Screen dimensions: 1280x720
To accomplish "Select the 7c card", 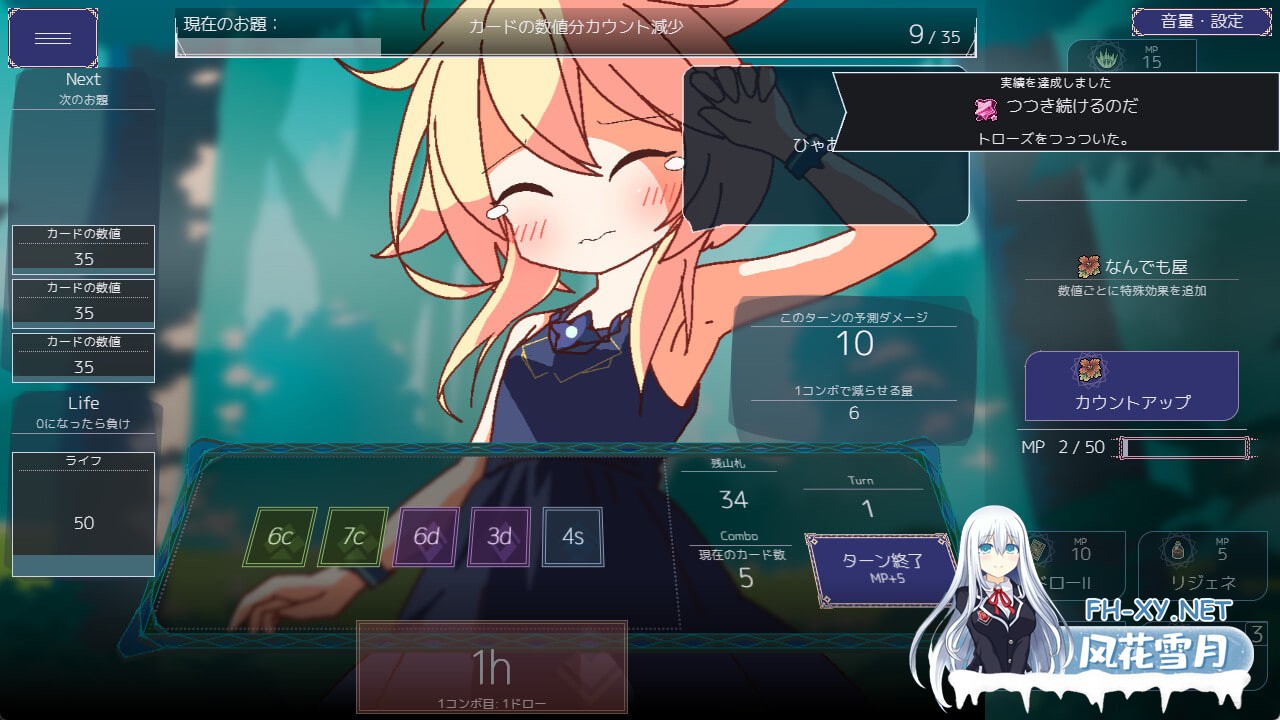I will coord(353,537).
